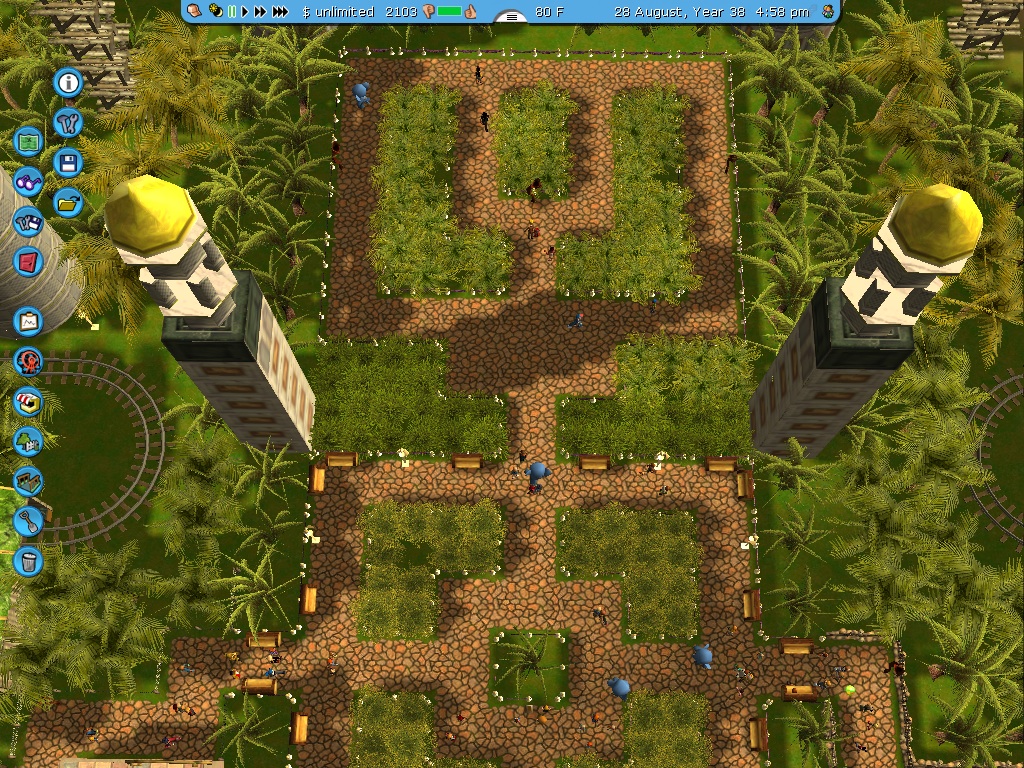
Task: Open the folder load icon
Action: (68, 202)
